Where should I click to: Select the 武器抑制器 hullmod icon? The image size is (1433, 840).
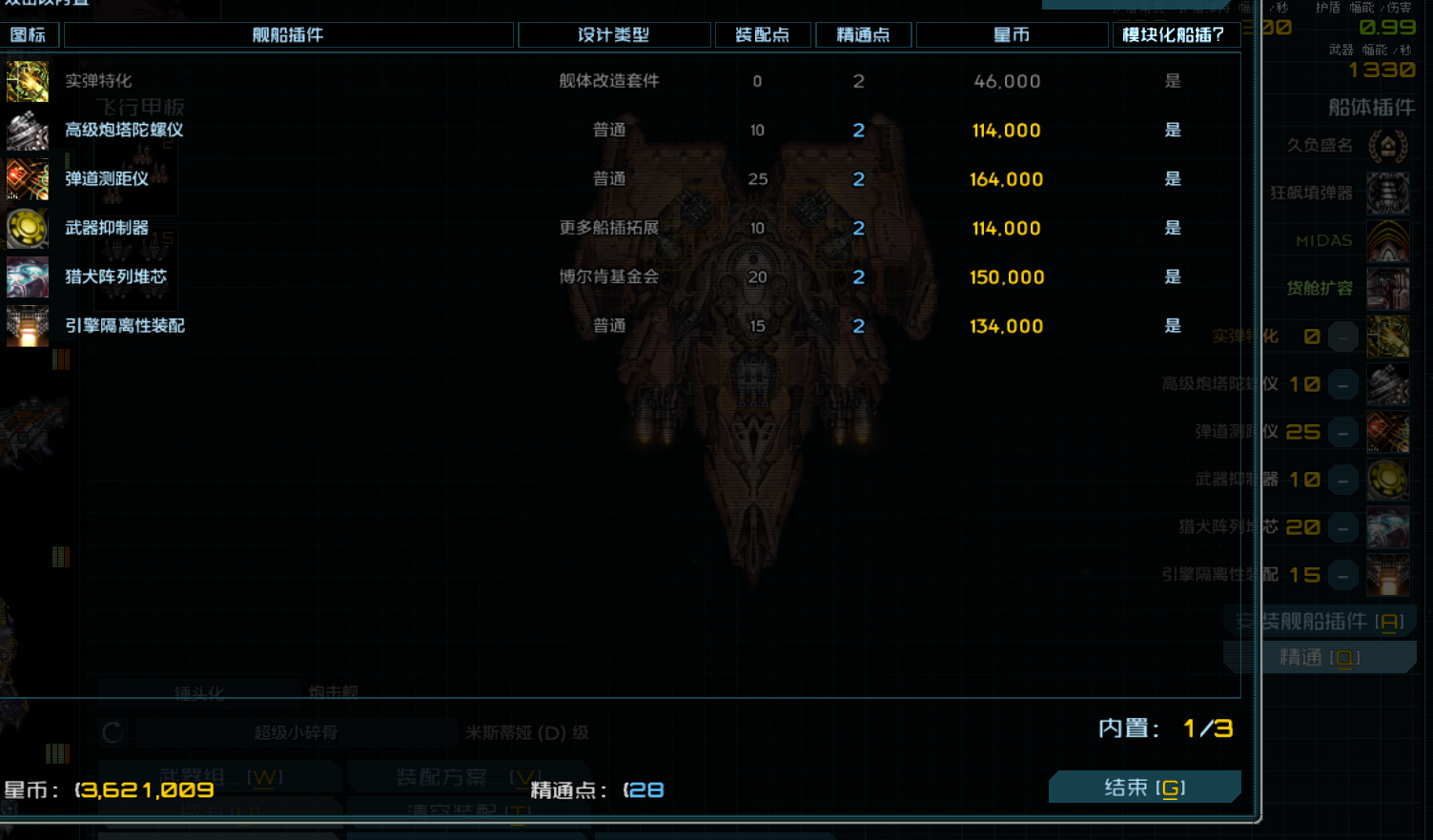(x=27, y=228)
